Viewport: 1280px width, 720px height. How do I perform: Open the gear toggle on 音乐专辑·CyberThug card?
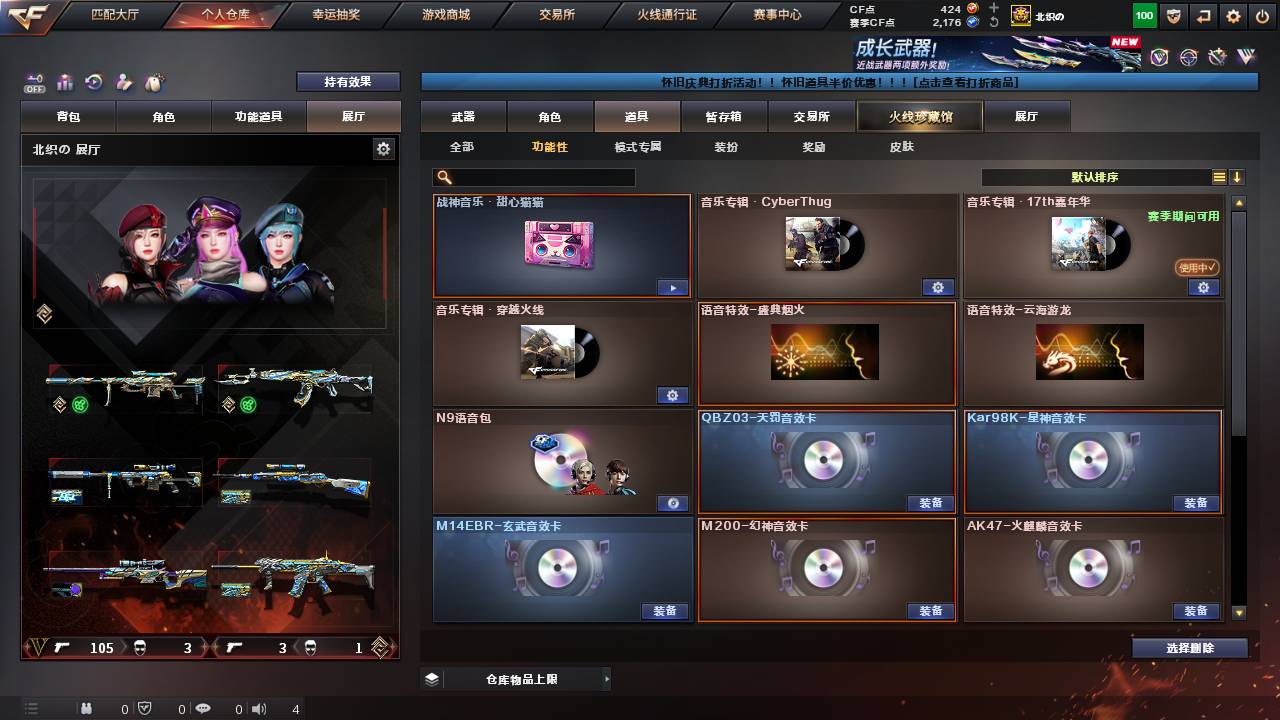click(x=938, y=287)
